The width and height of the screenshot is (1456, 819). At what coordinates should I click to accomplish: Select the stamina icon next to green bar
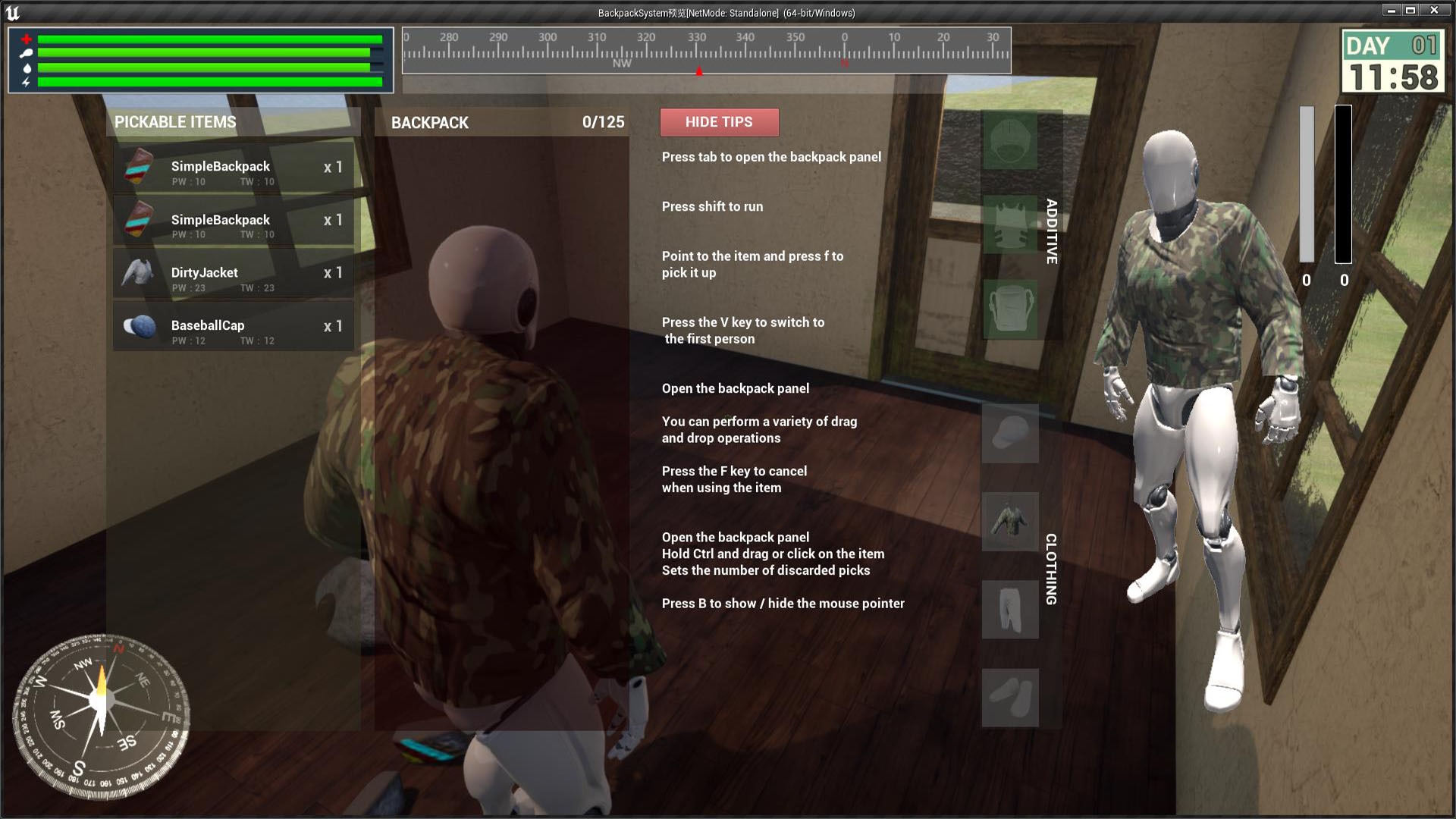point(26,53)
